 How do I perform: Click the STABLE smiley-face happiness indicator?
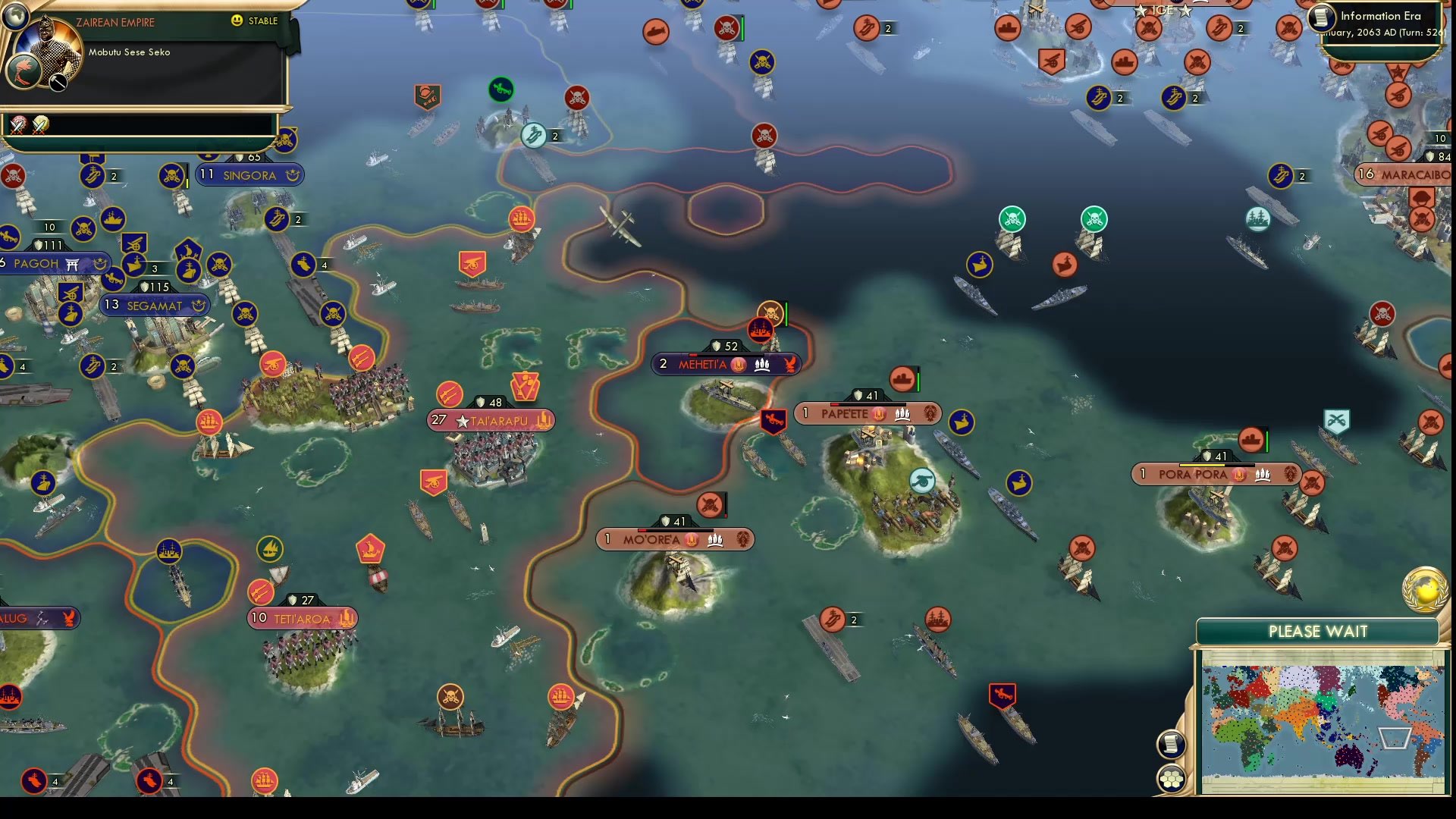pyautogui.click(x=237, y=22)
